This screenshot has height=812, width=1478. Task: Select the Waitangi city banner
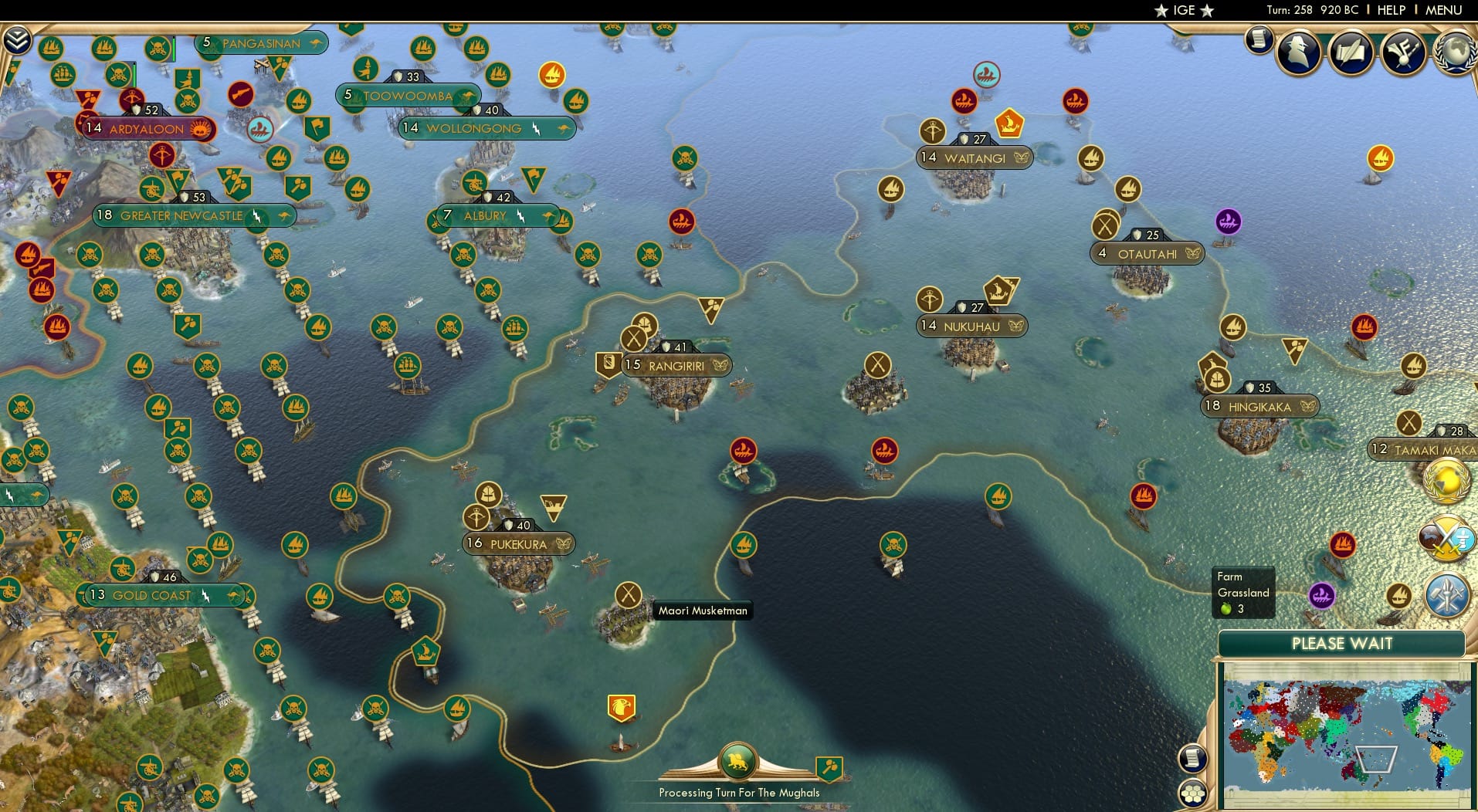(x=975, y=157)
